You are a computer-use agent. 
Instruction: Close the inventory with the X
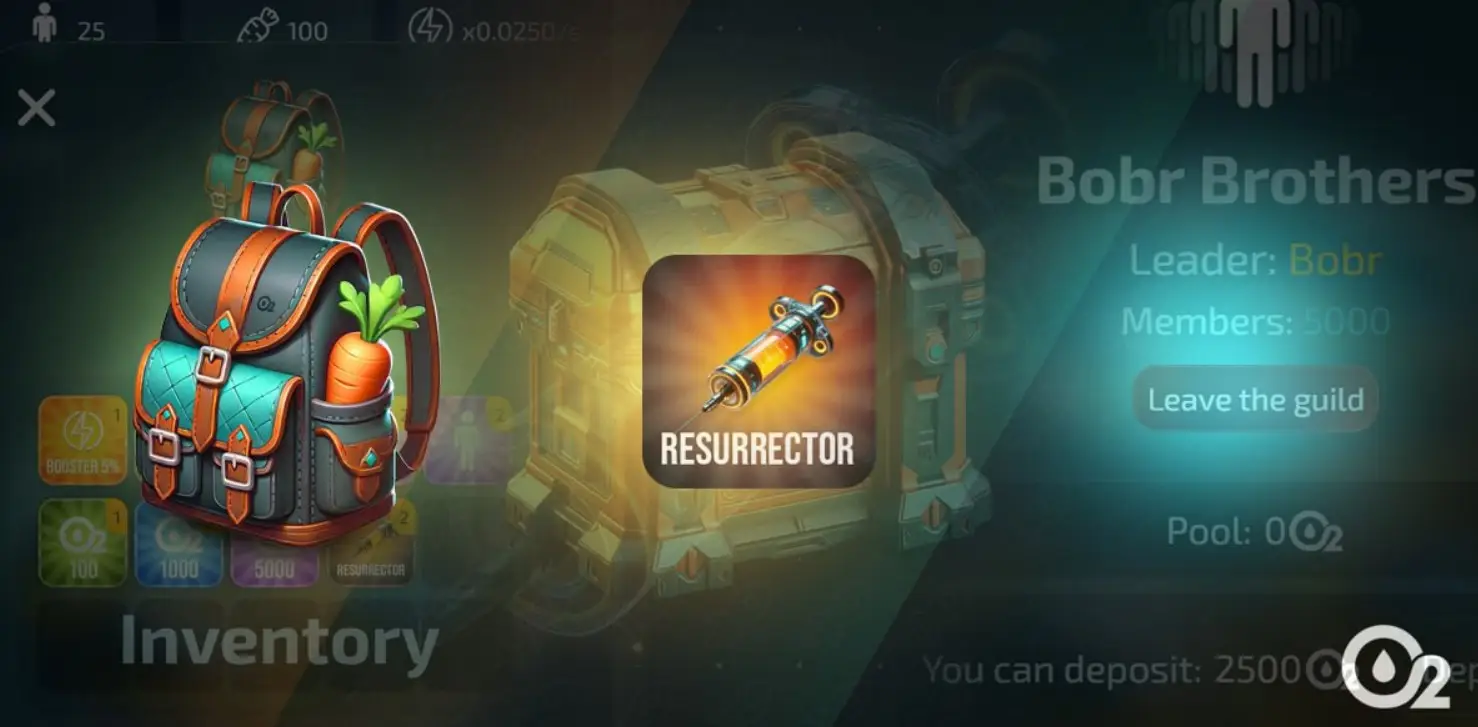point(36,108)
